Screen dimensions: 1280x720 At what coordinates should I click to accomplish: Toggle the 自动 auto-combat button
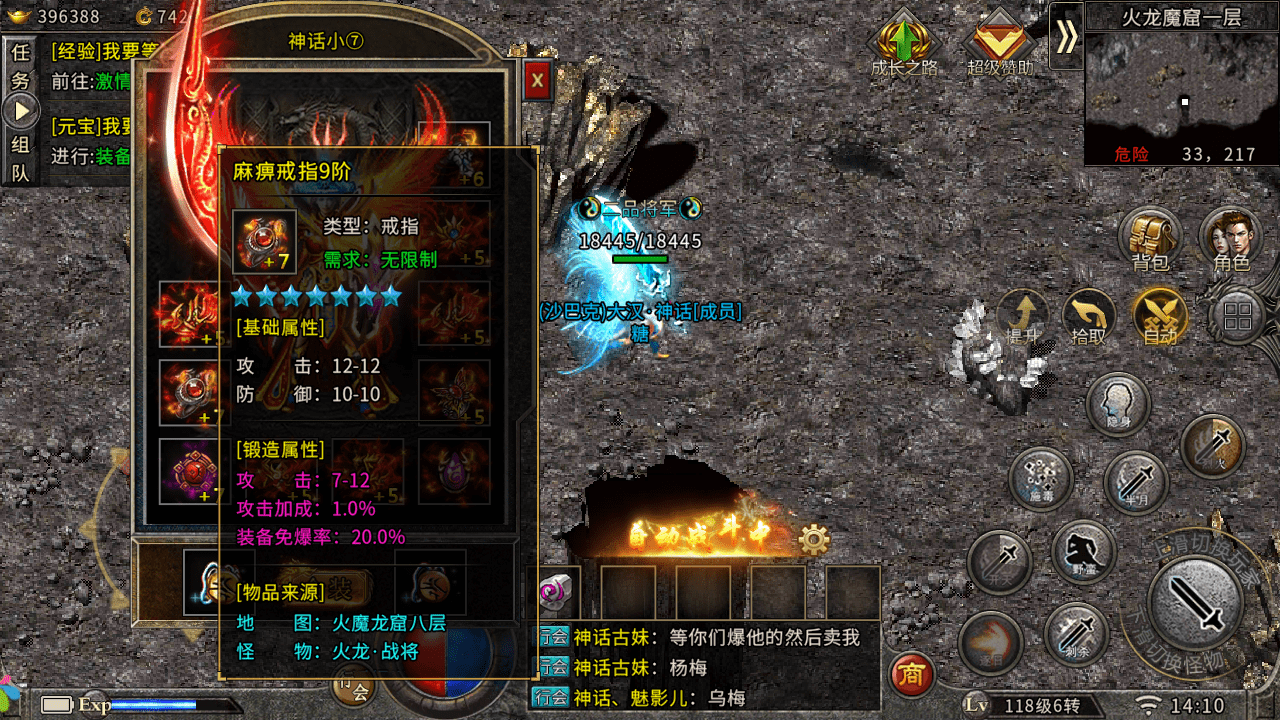point(1160,318)
